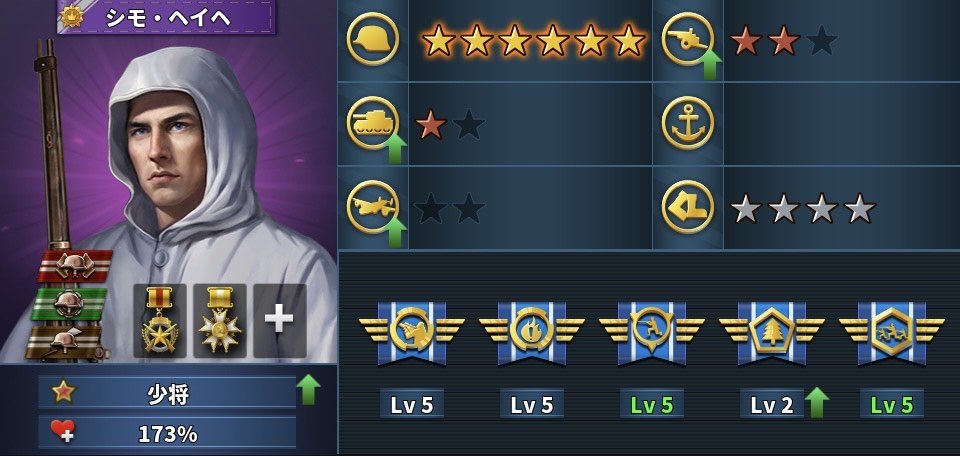
Task: Select the navy anchor ability icon
Action: [x=688, y=124]
